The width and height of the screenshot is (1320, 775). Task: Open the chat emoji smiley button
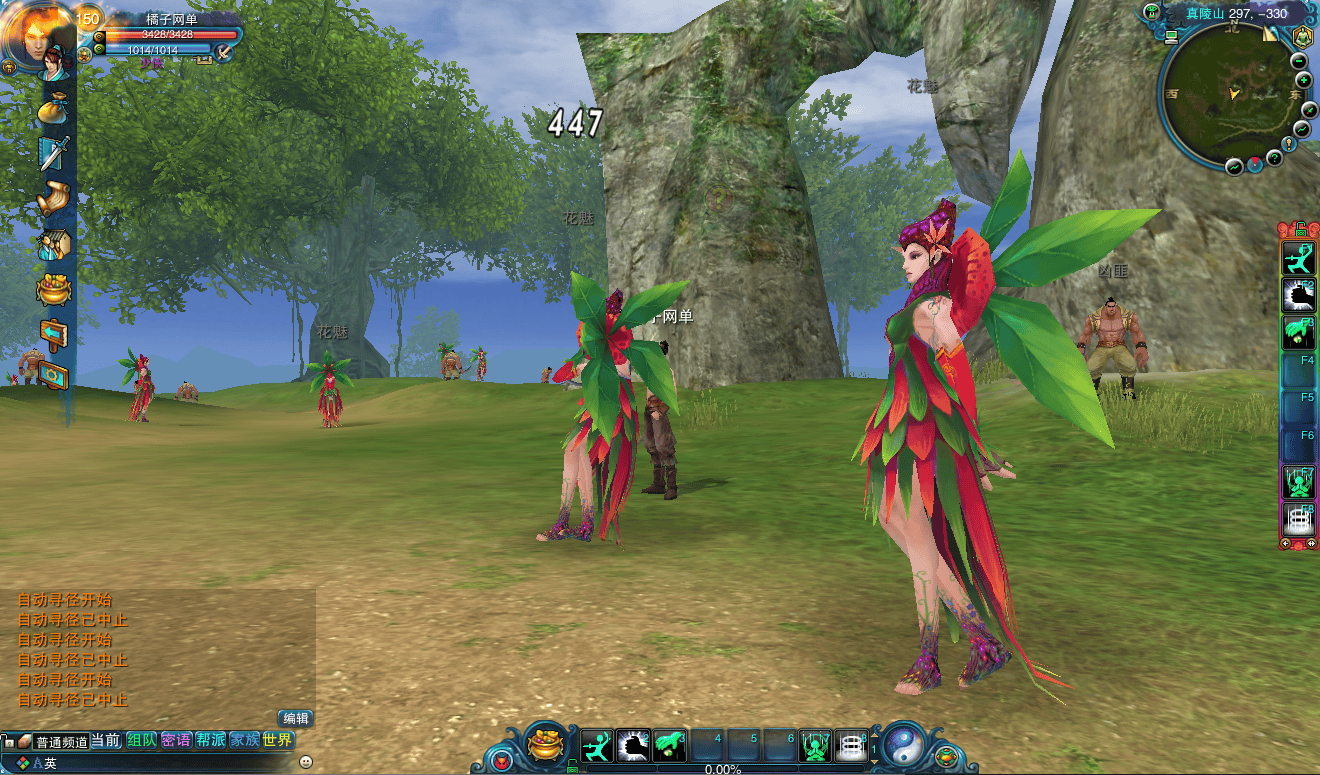(x=306, y=762)
